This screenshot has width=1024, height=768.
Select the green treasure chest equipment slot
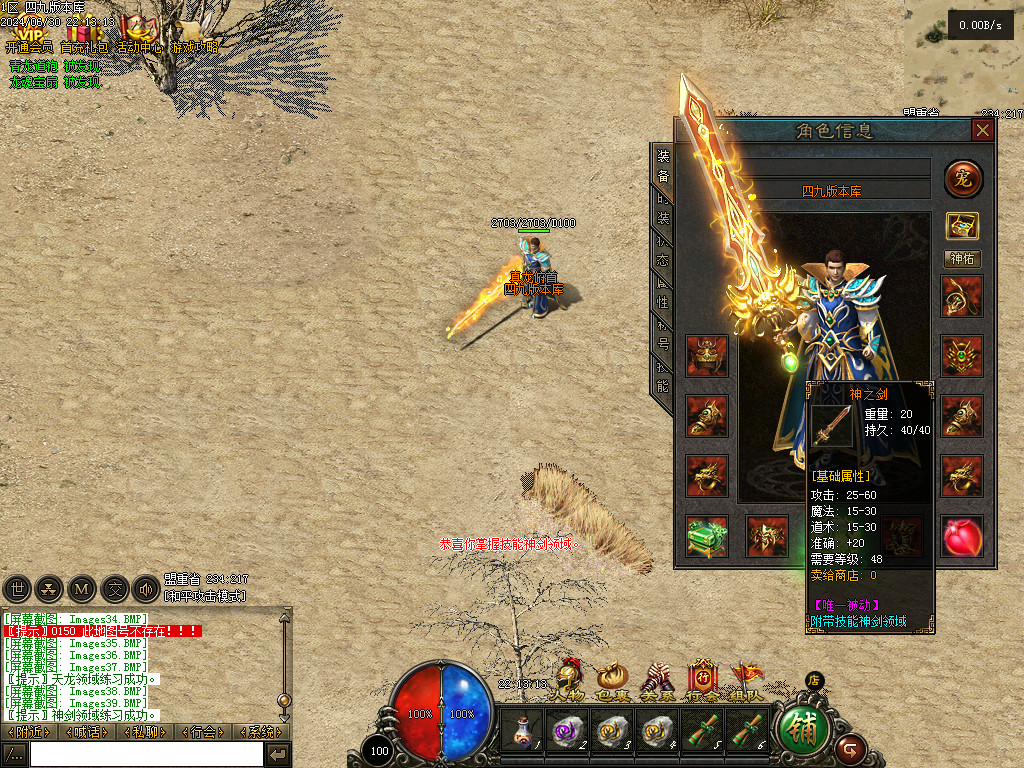pyautogui.click(x=707, y=537)
